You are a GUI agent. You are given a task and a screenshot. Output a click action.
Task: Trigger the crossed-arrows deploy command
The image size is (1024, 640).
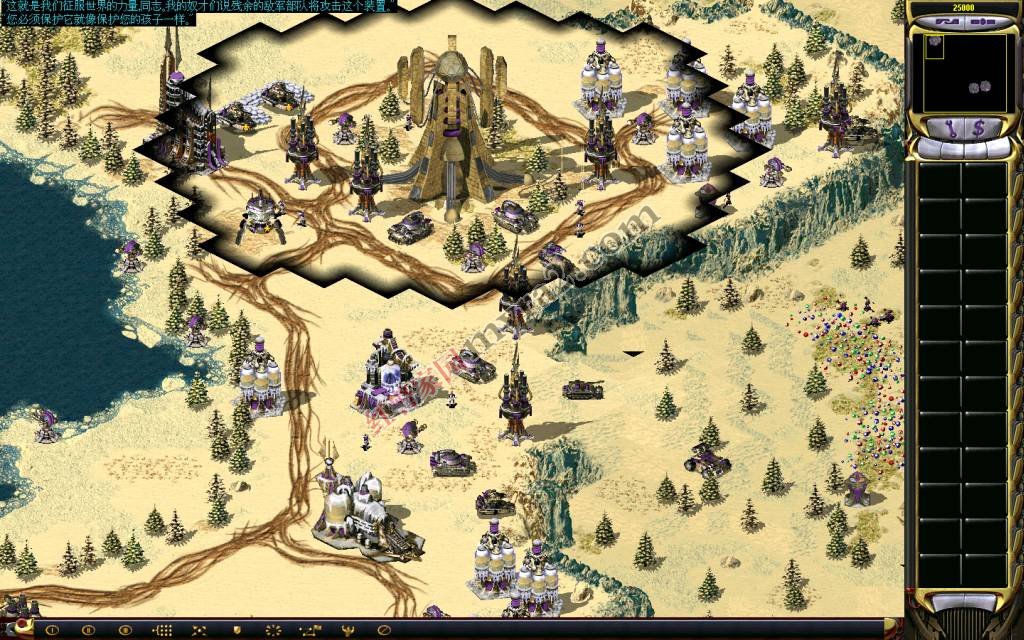(x=198, y=630)
